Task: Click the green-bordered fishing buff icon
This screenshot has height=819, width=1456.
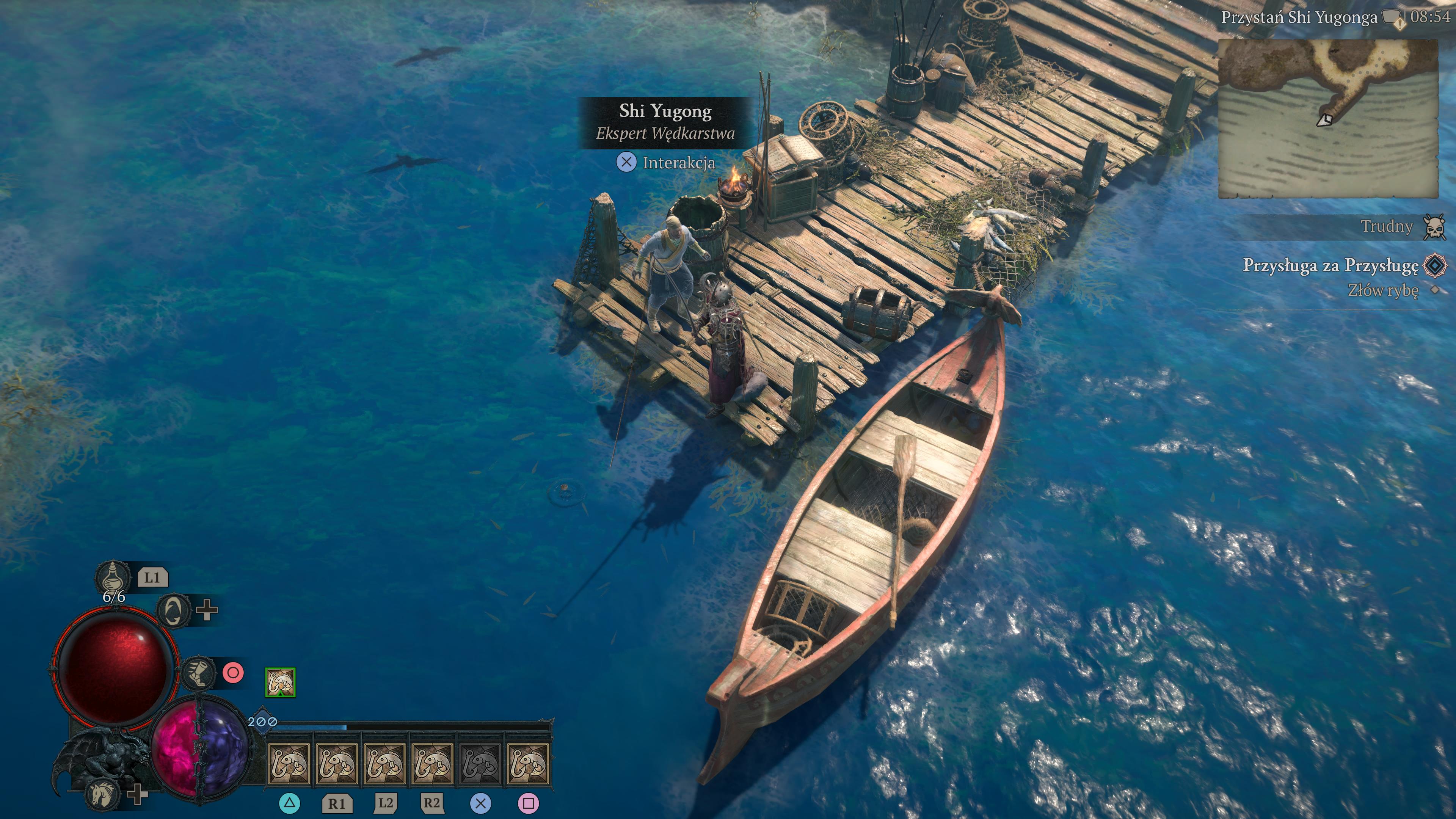Action: [280, 682]
